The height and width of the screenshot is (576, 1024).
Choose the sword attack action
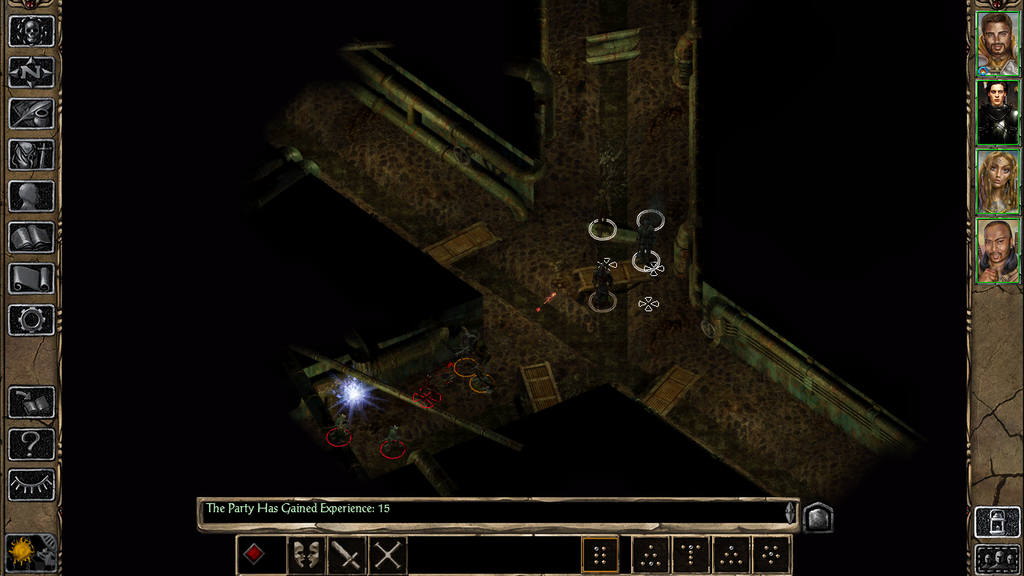point(347,554)
